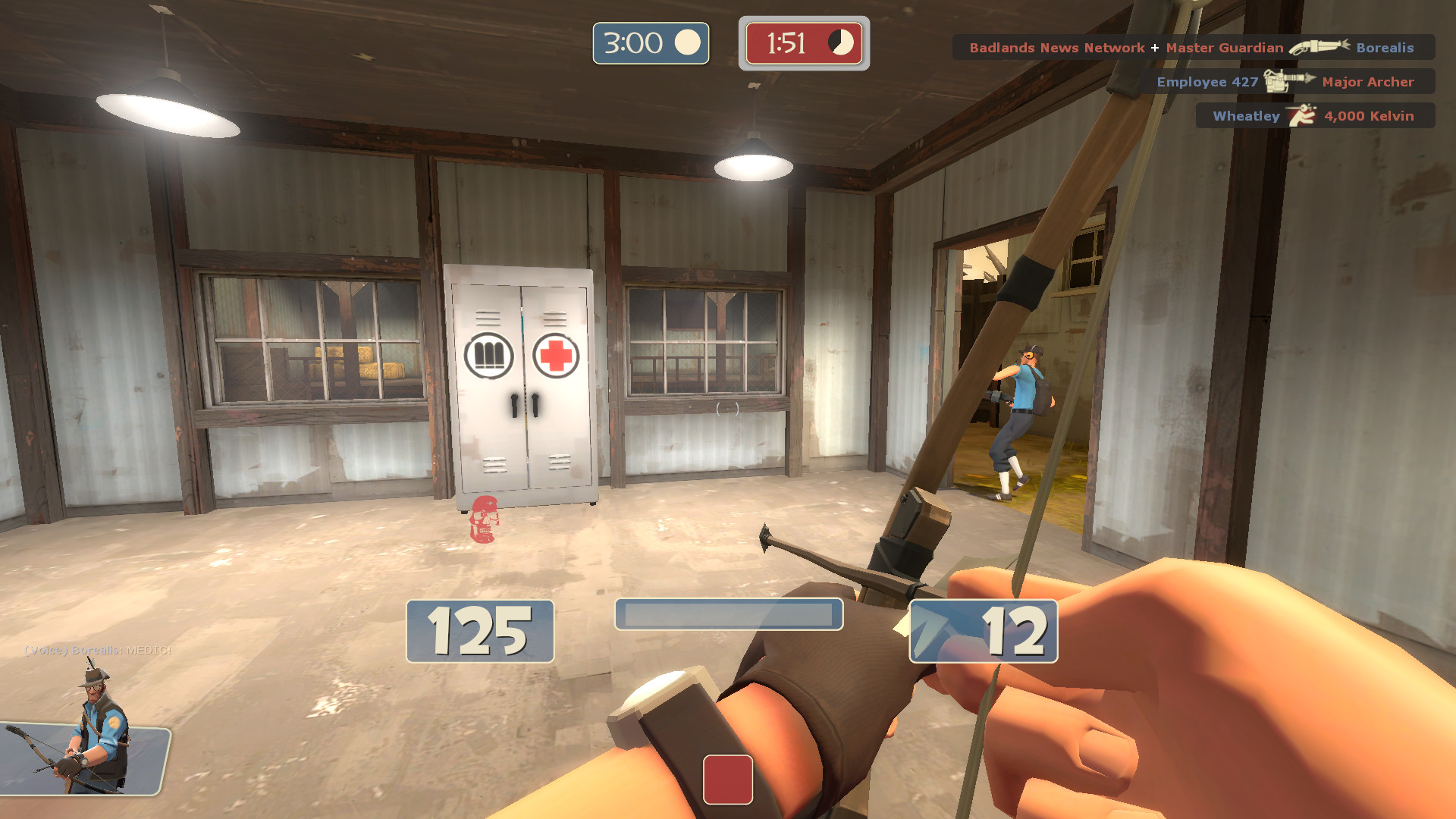
Task: Toggle the red square alert marker below the bow
Action: pyautogui.click(x=728, y=780)
